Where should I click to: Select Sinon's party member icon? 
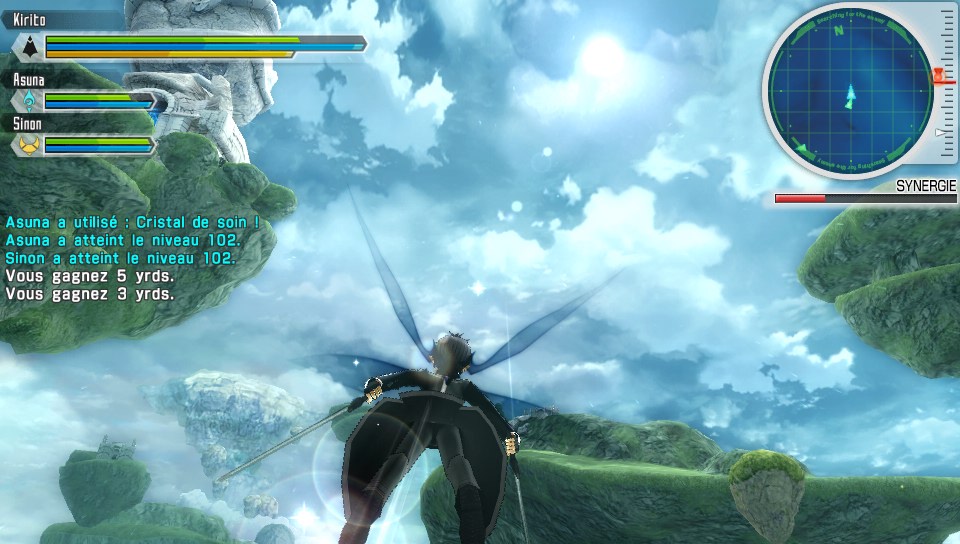tap(30, 145)
